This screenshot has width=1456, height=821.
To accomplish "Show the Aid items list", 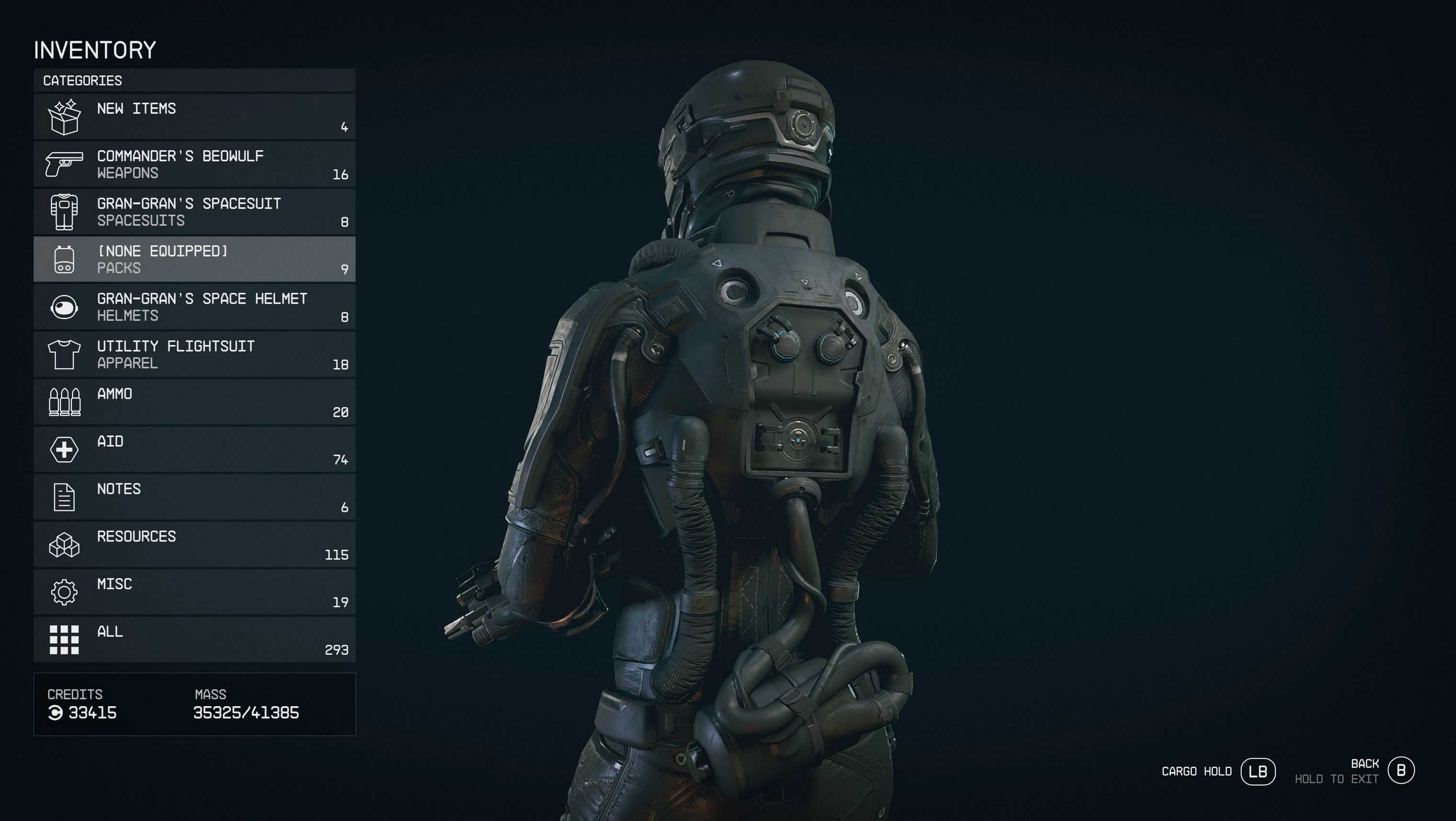I will 194,449.
